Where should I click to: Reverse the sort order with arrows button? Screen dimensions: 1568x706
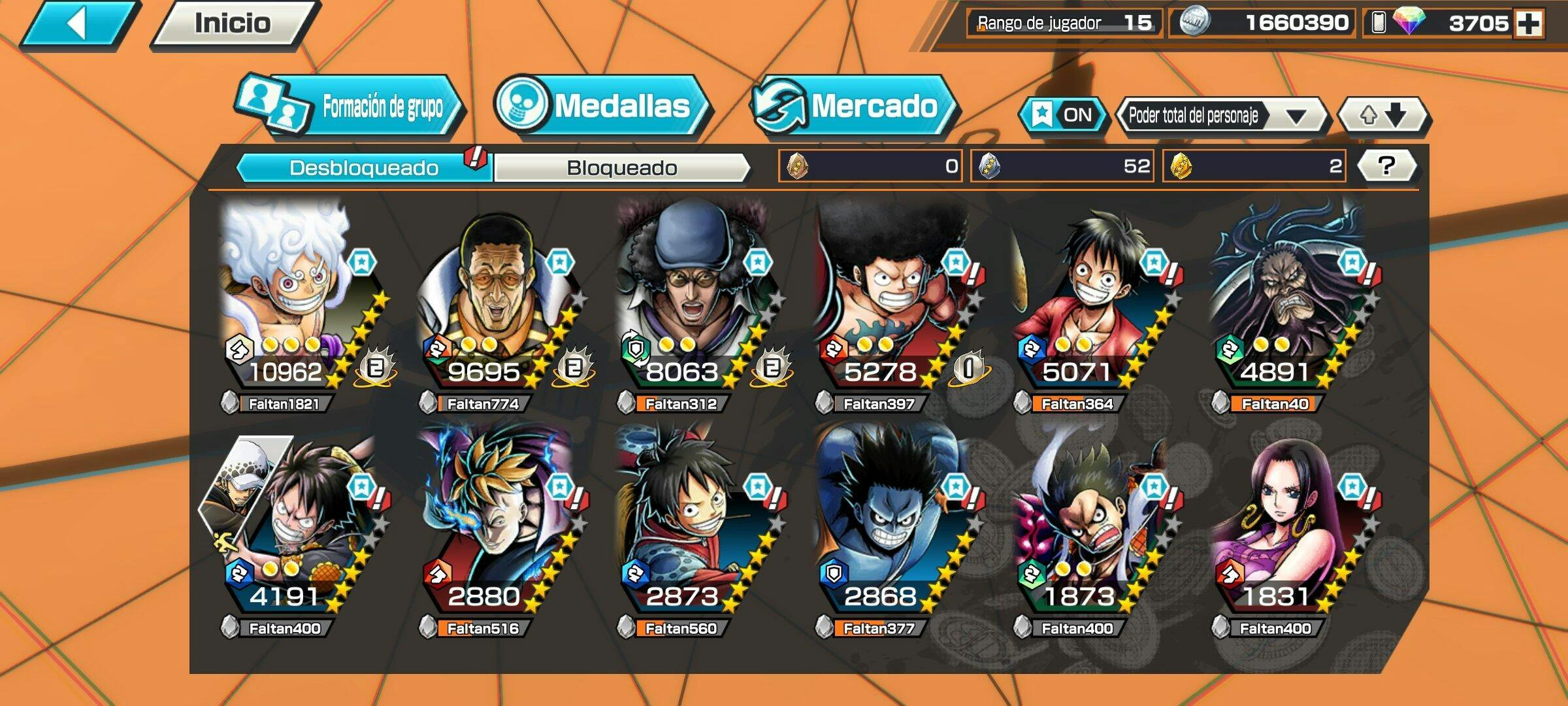tap(1383, 116)
